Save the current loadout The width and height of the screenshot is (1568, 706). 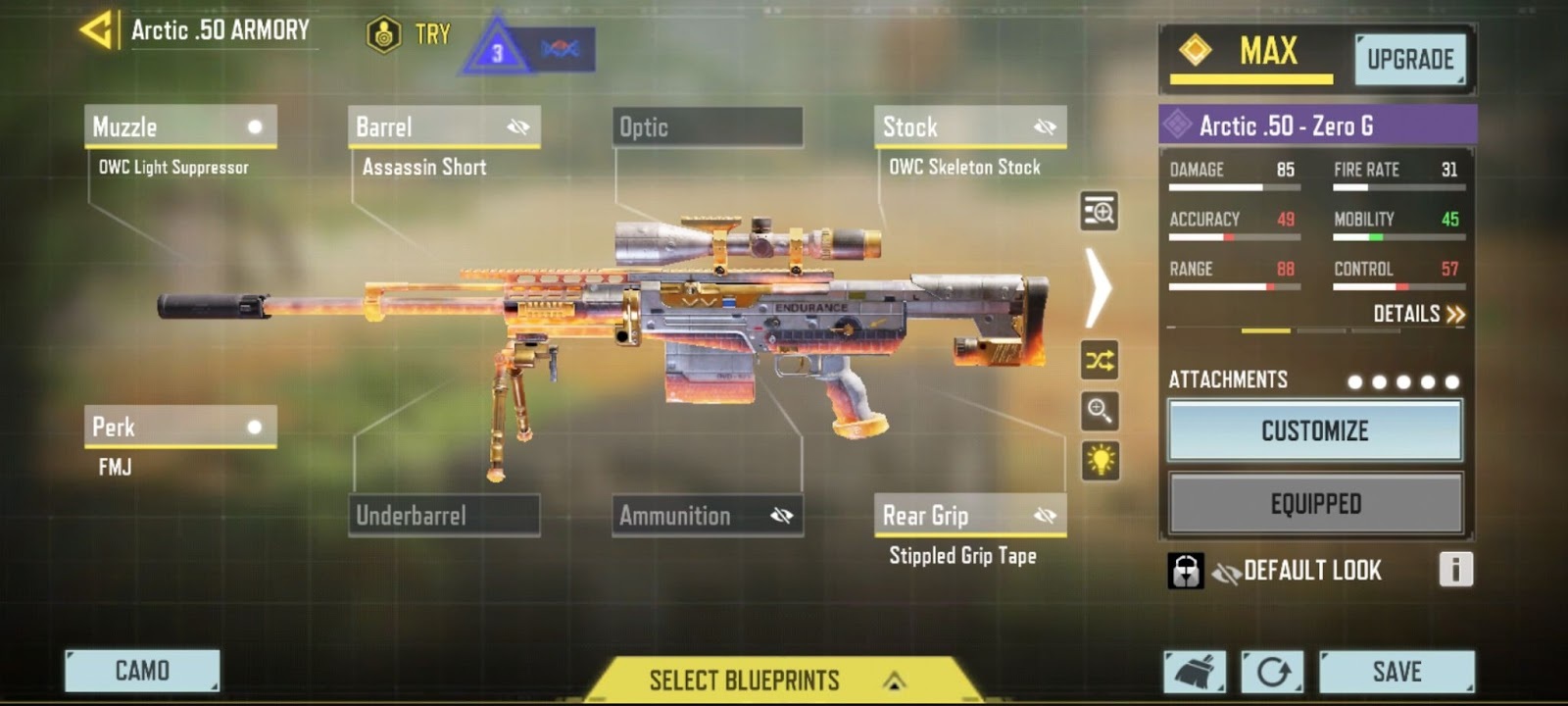1396,672
